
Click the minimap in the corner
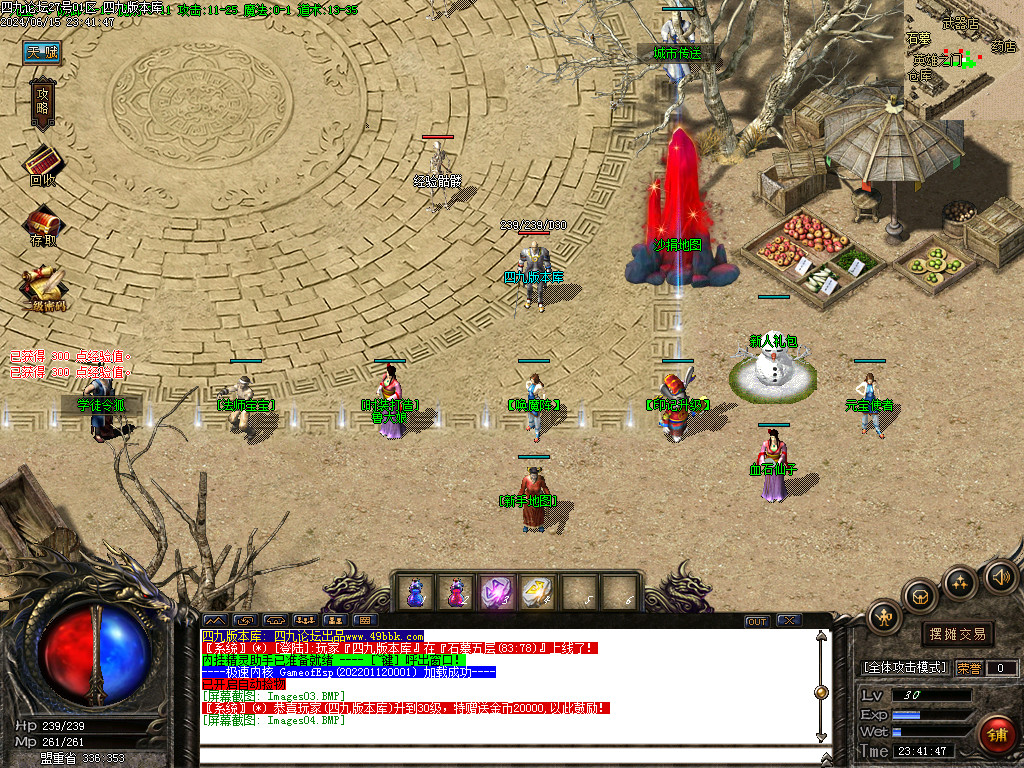964,58
